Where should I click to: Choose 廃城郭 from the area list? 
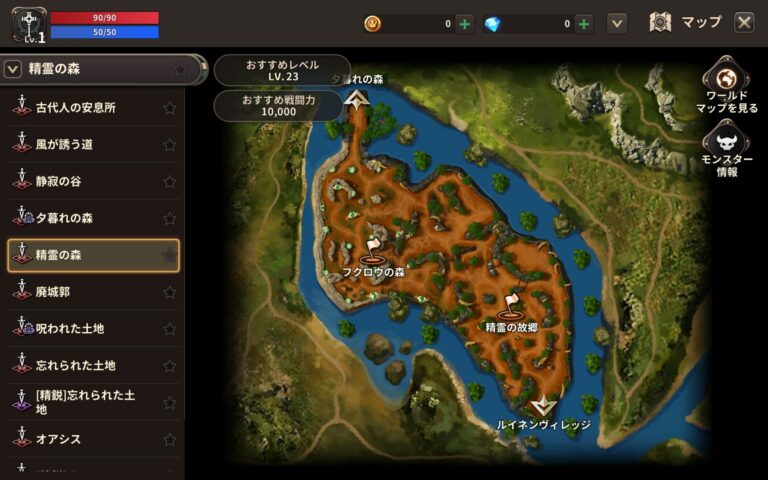[52, 292]
